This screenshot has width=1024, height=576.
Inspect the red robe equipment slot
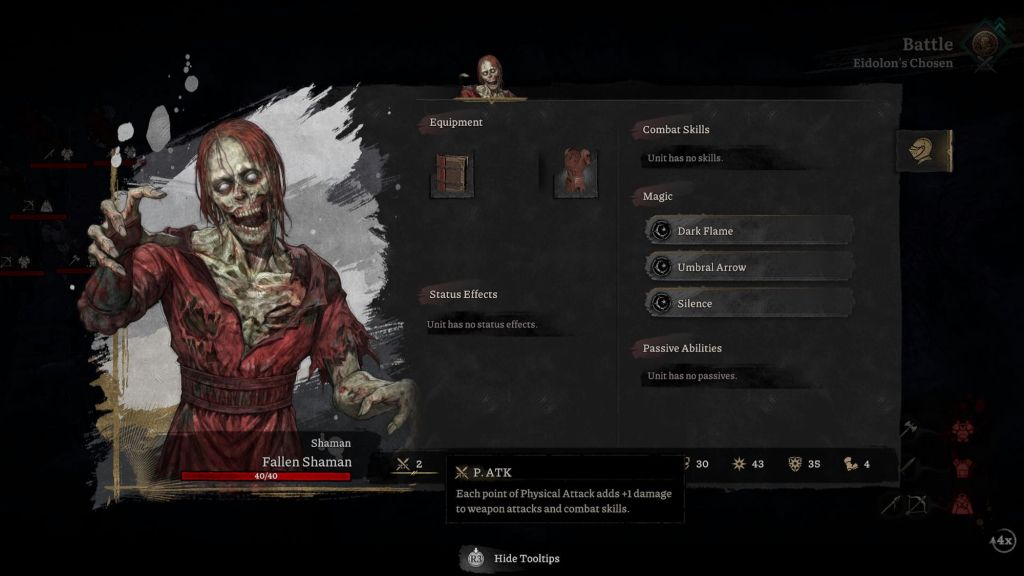tap(578, 173)
